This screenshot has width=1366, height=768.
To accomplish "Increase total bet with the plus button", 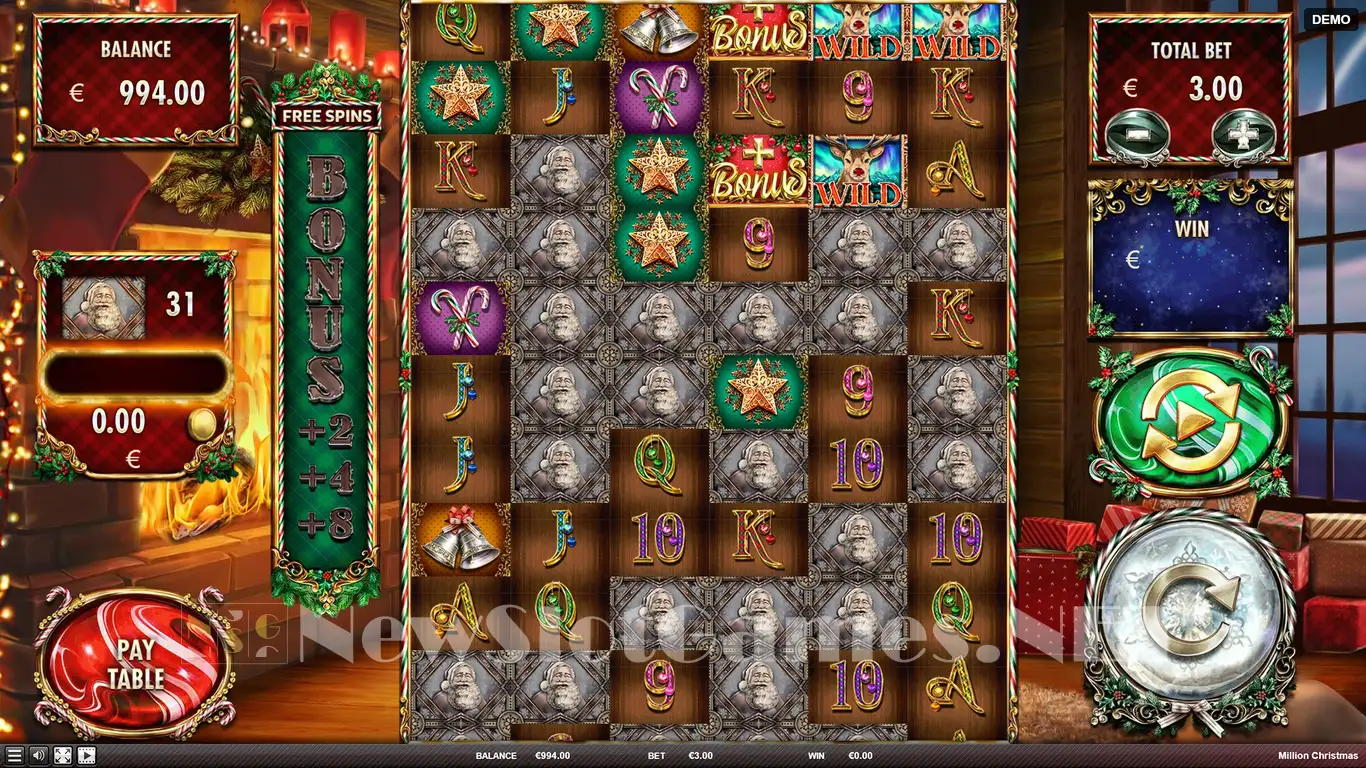I will coord(1243,133).
